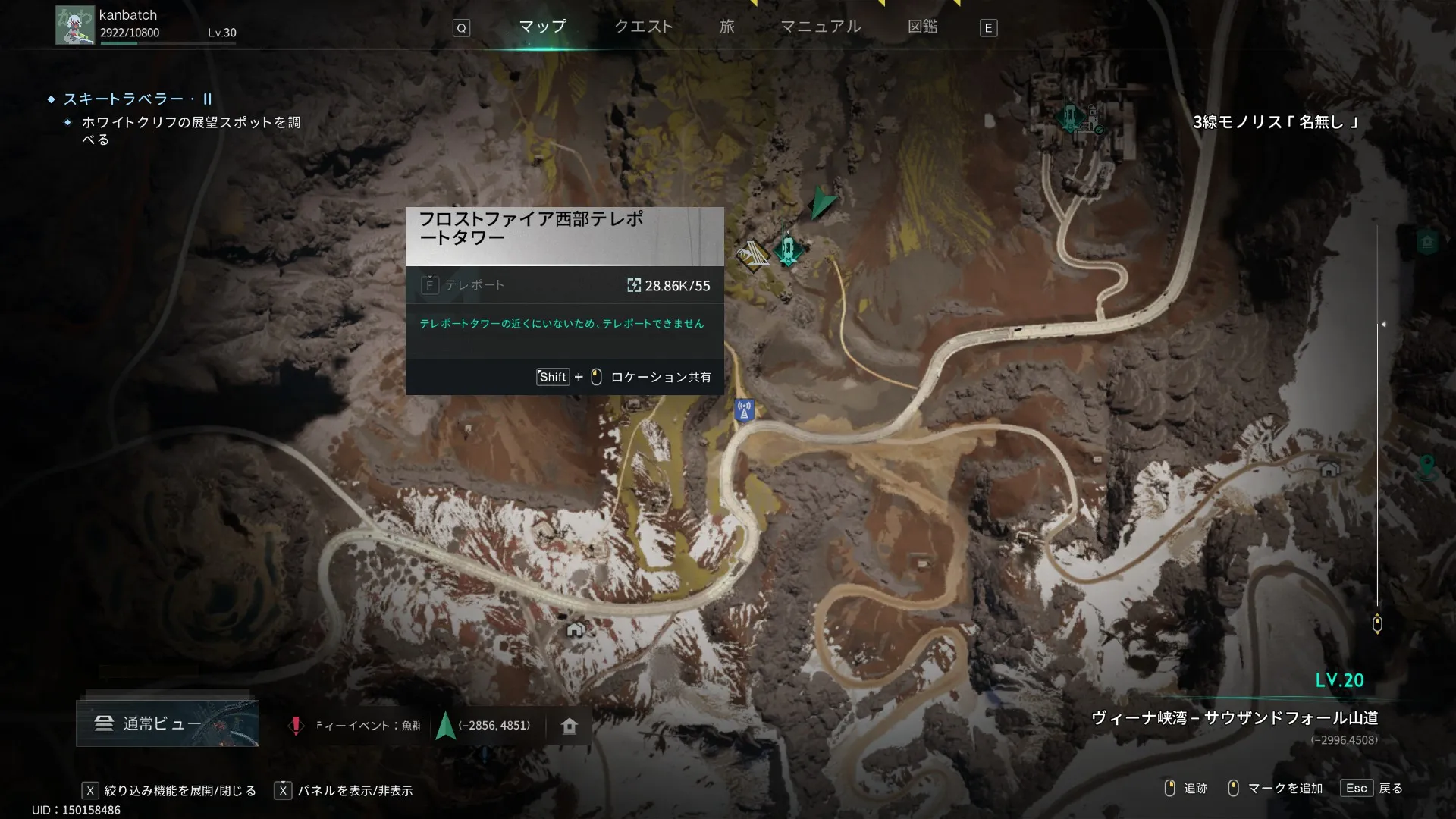The width and height of the screenshot is (1456, 819).
Task: Select the blue signal tower map marker
Action: [744, 410]
